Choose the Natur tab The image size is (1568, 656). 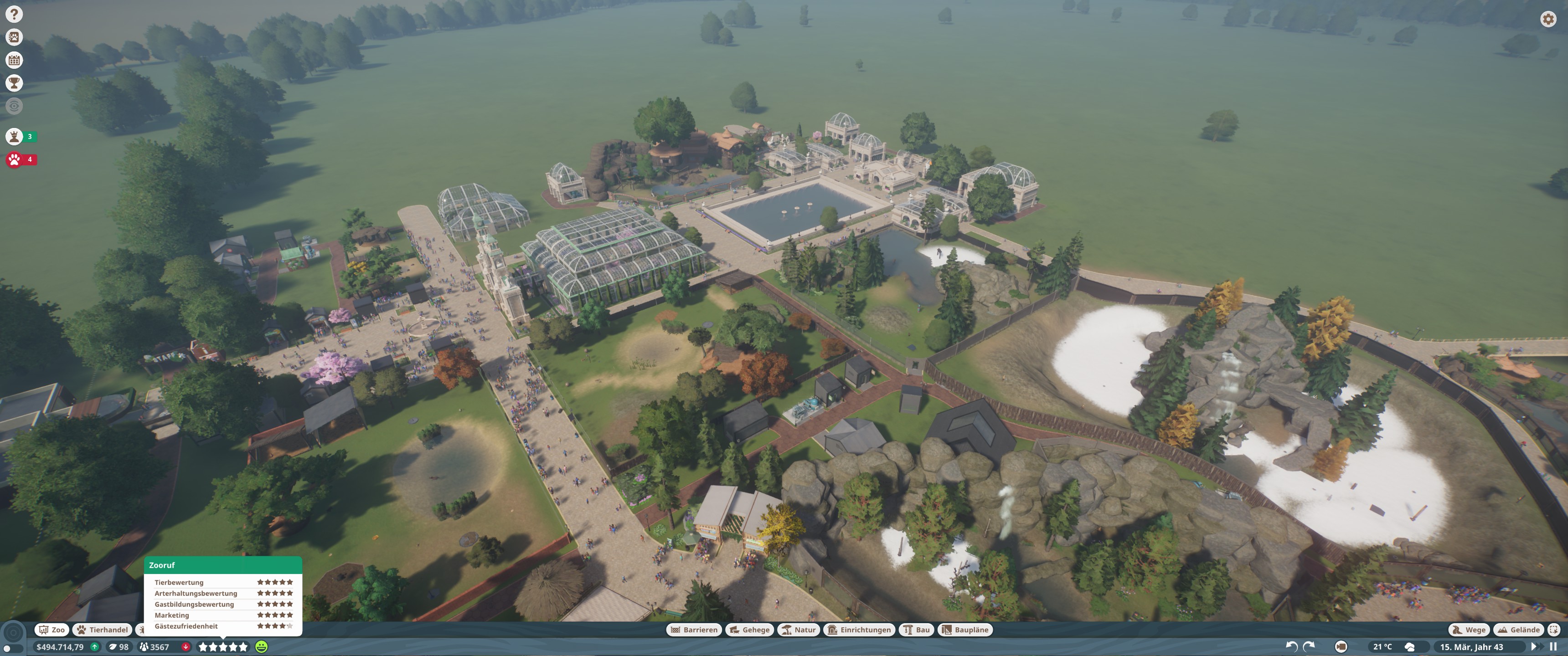tap(799, 630)
